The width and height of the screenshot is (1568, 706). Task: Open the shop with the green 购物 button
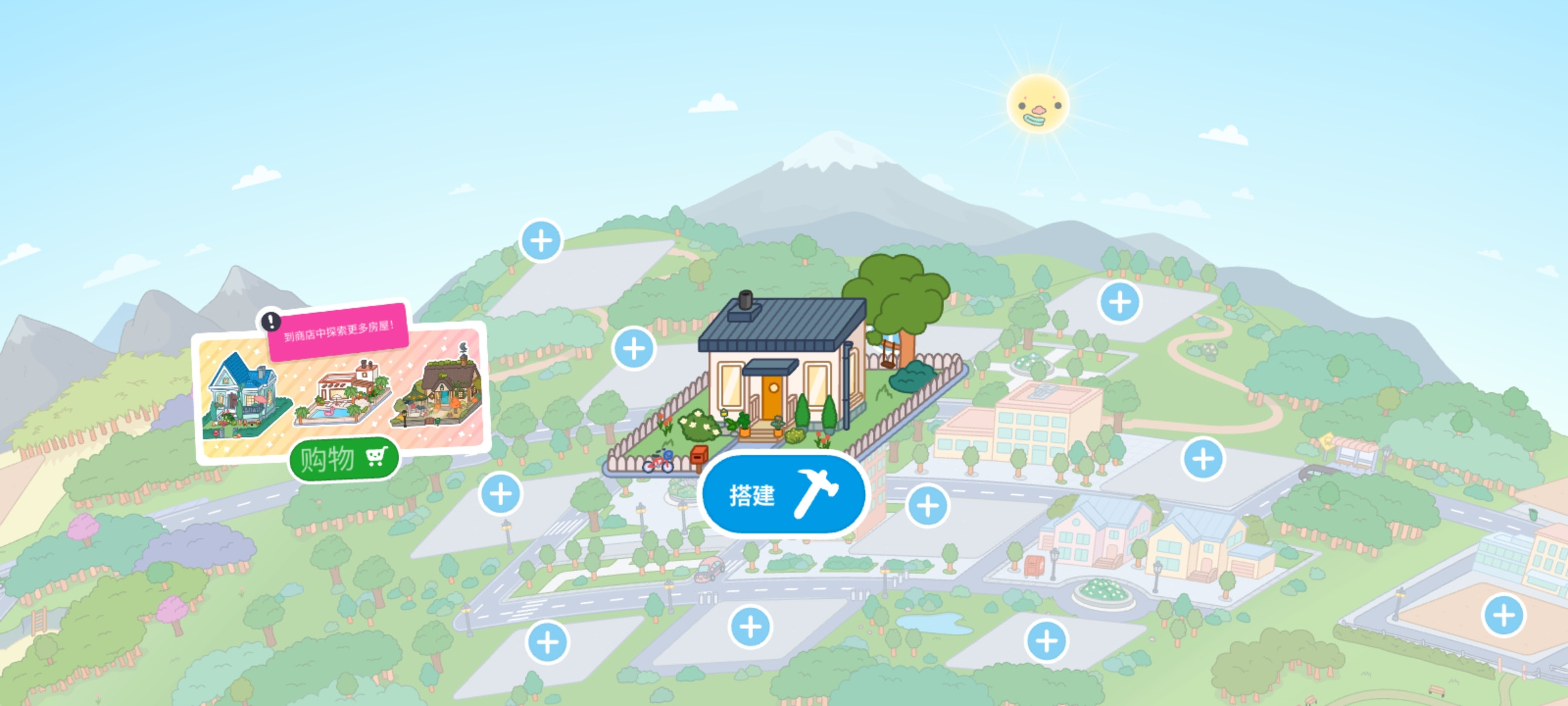(344, 459)
